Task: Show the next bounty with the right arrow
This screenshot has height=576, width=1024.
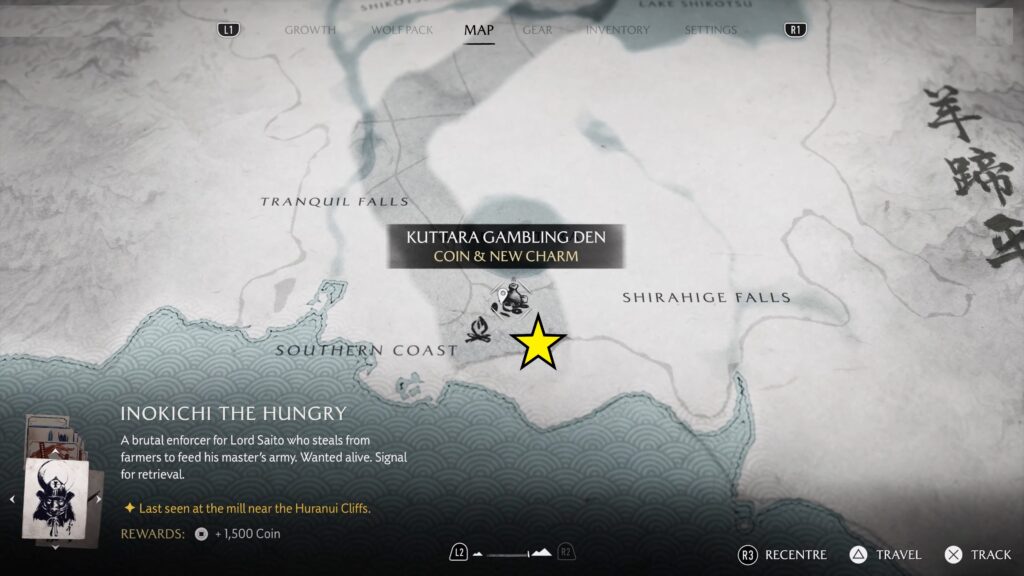Action: [x=98, y=499]
